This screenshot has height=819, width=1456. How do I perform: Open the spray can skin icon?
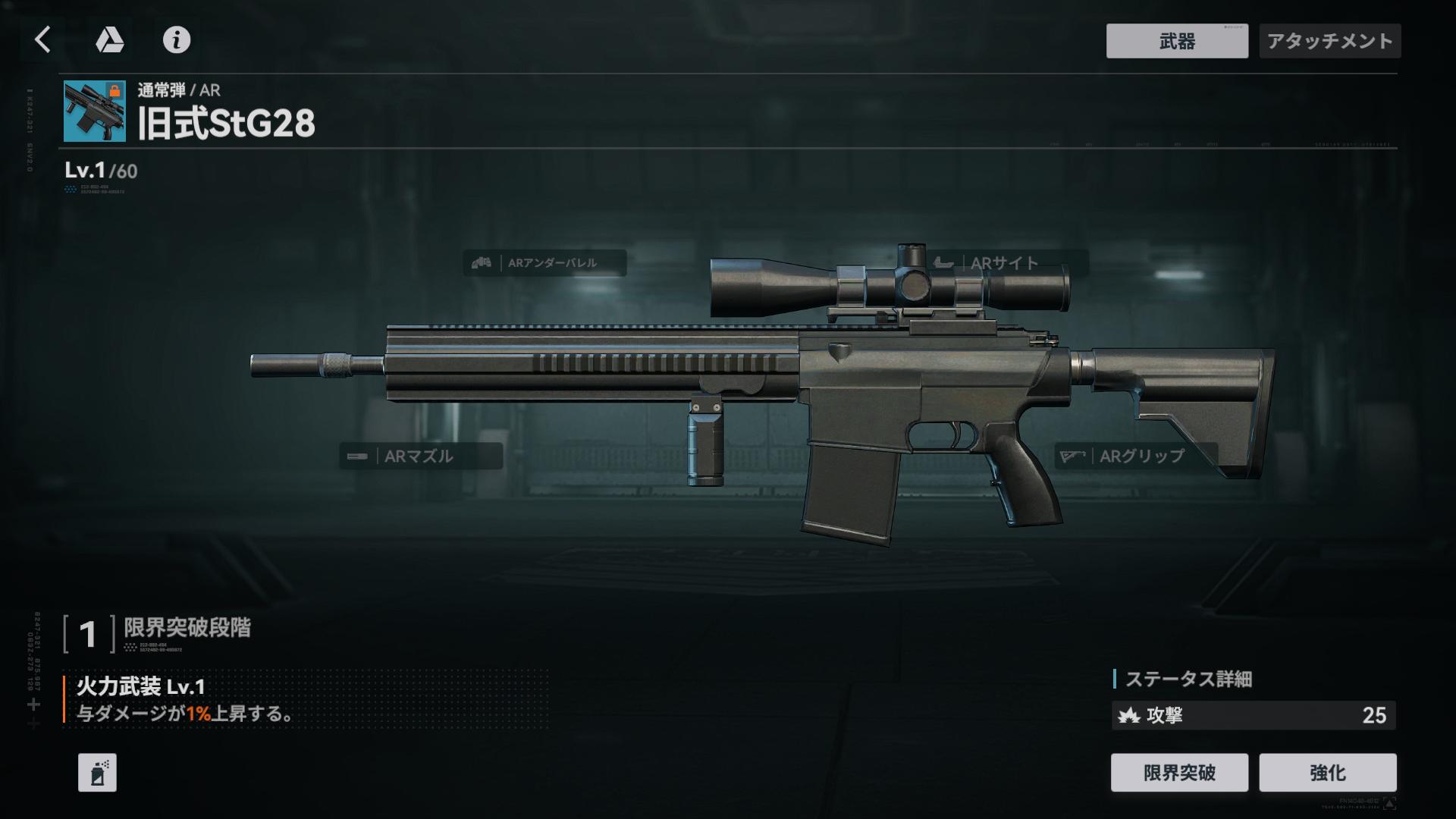[x=97, y=773]
